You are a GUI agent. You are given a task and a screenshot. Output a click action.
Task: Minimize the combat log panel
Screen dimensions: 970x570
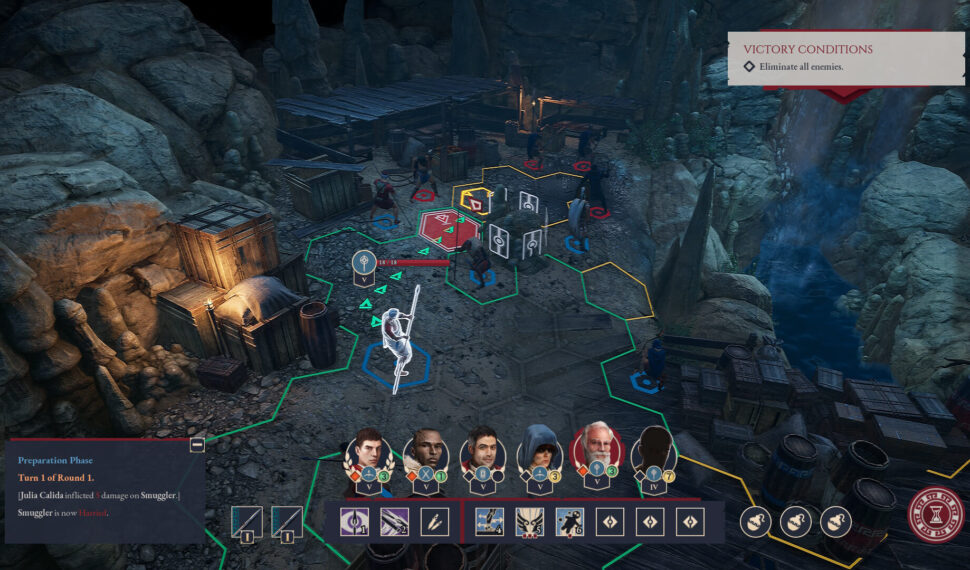coord(197,445)
